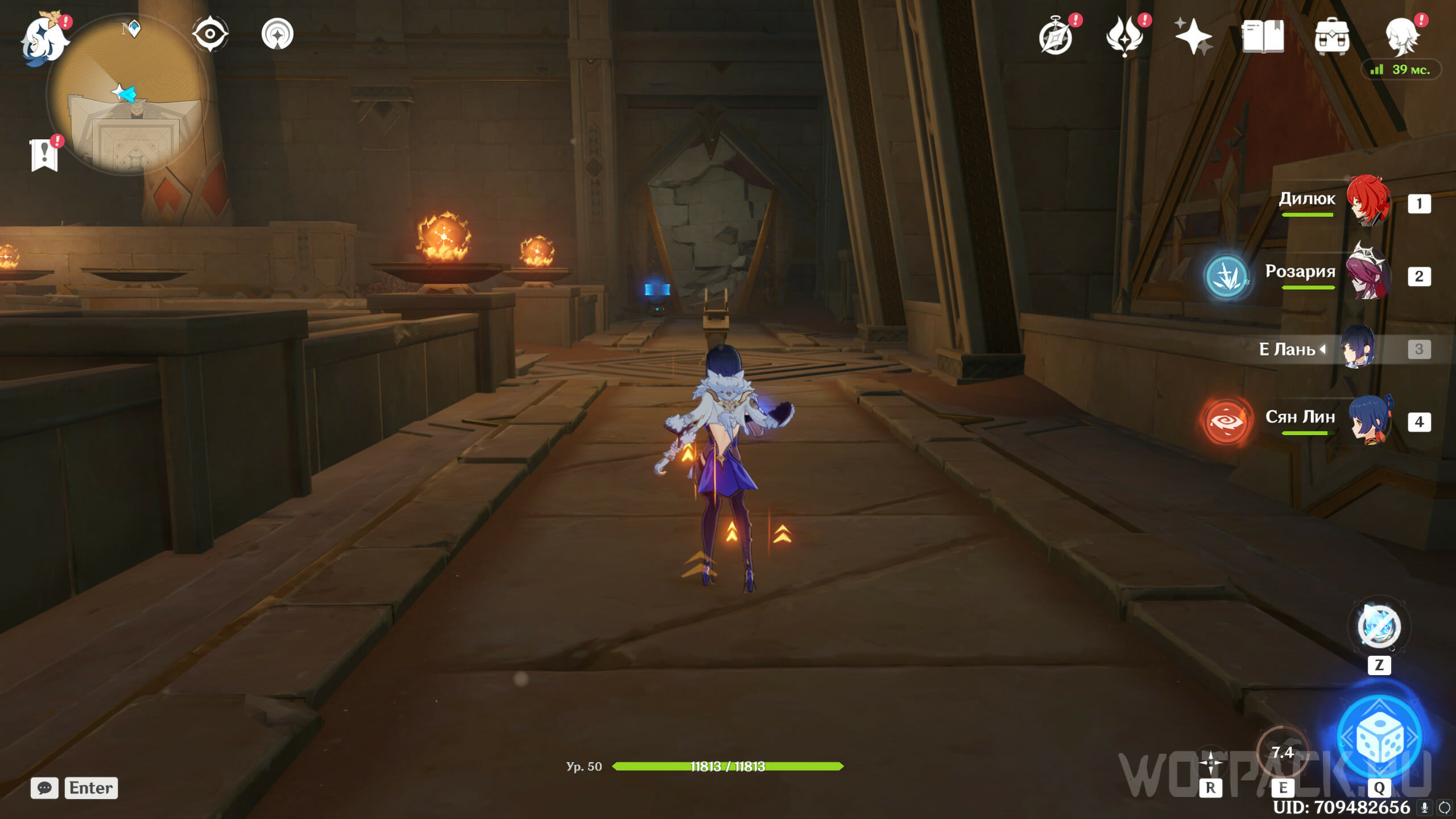The height and width of the screenshot is (819, 1456).
Task: Activate the dice elemental burst
Action: 1380,738
